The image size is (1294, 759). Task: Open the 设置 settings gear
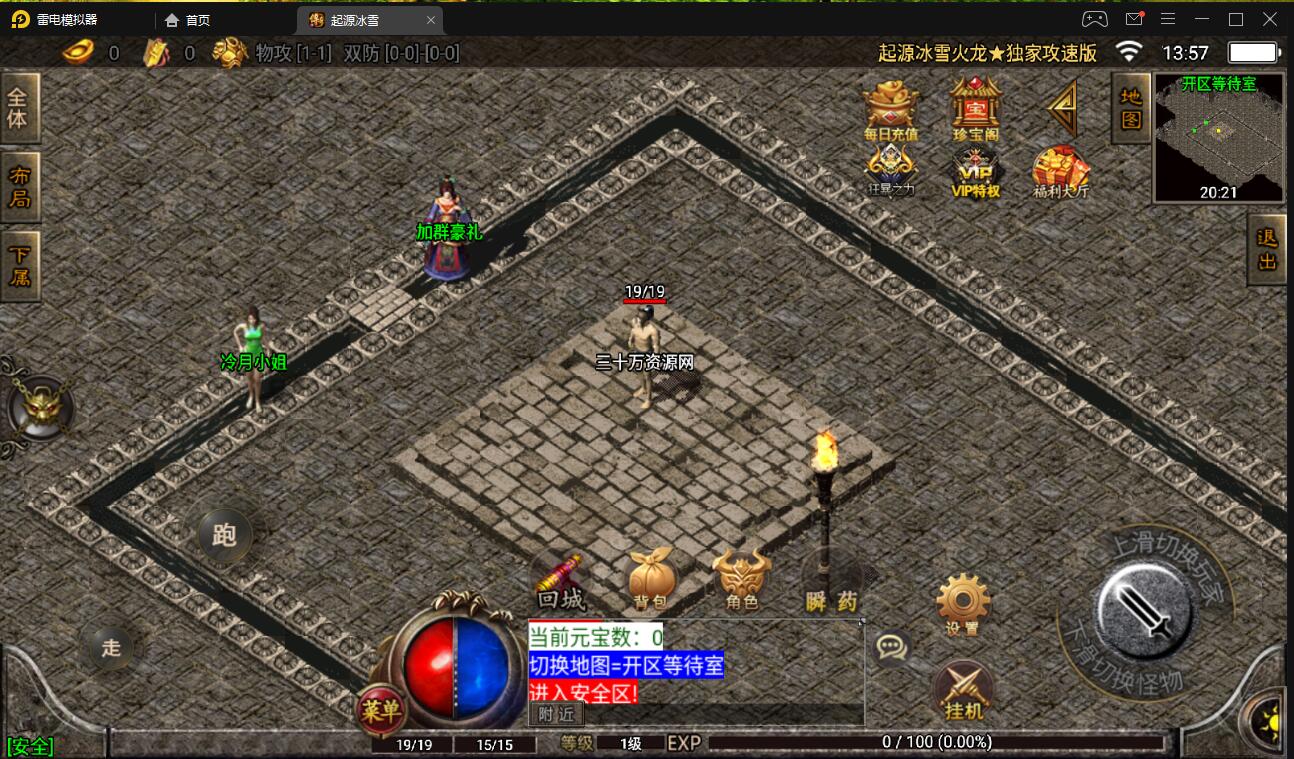[962, 602]
